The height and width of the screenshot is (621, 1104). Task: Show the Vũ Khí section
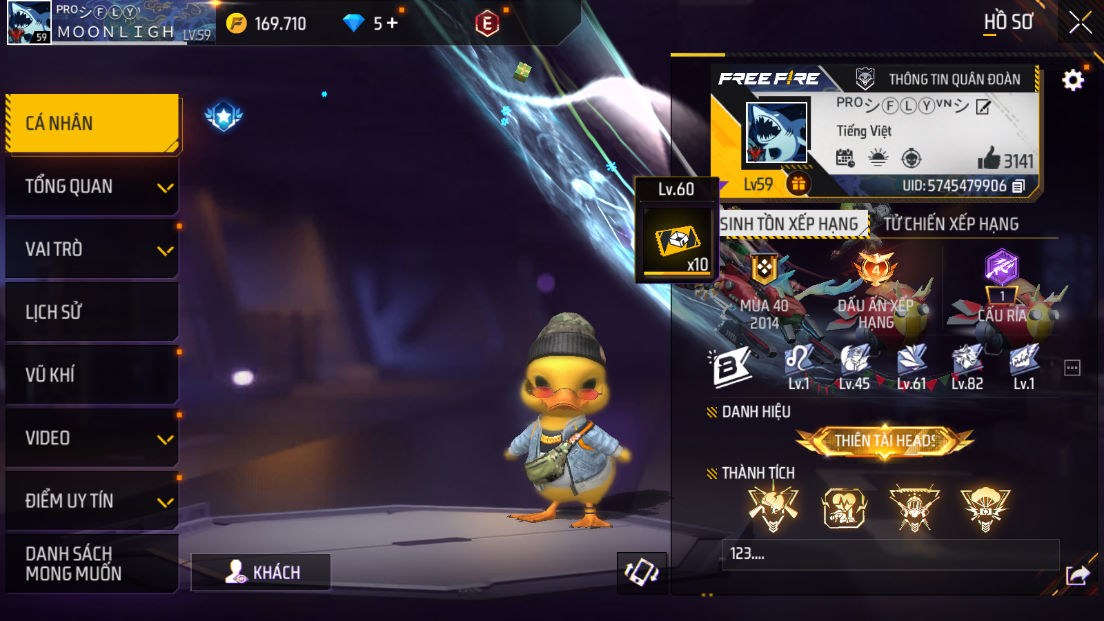coord(92,376)
